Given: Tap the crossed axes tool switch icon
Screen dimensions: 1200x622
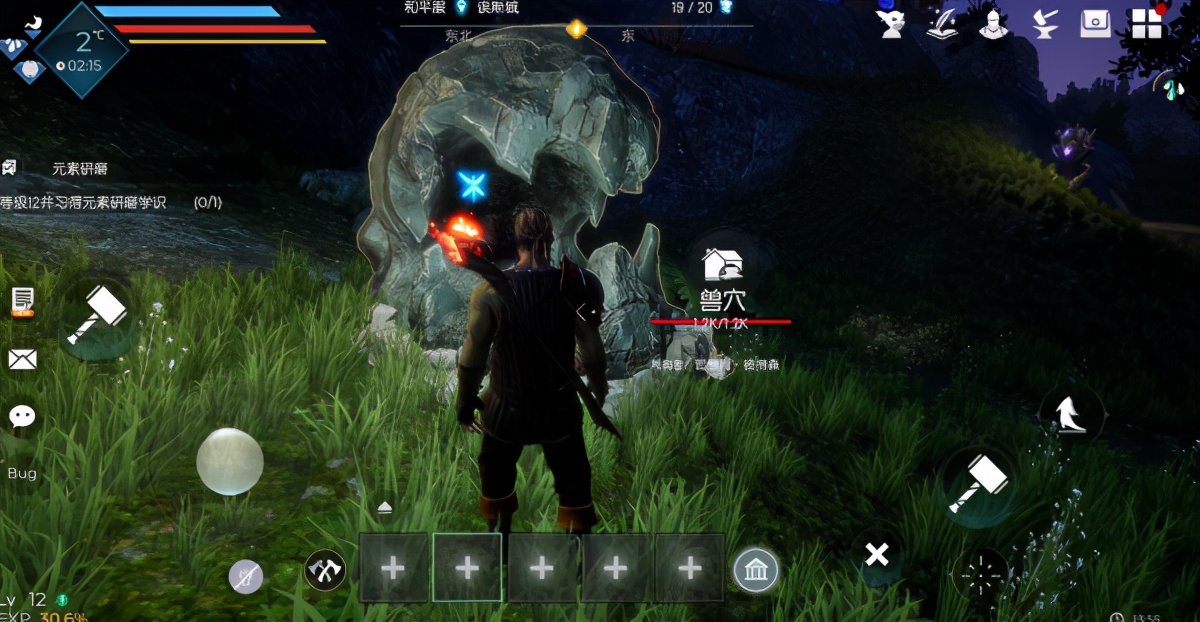Looking at the screenshot, I should click(x=325, y=570).
